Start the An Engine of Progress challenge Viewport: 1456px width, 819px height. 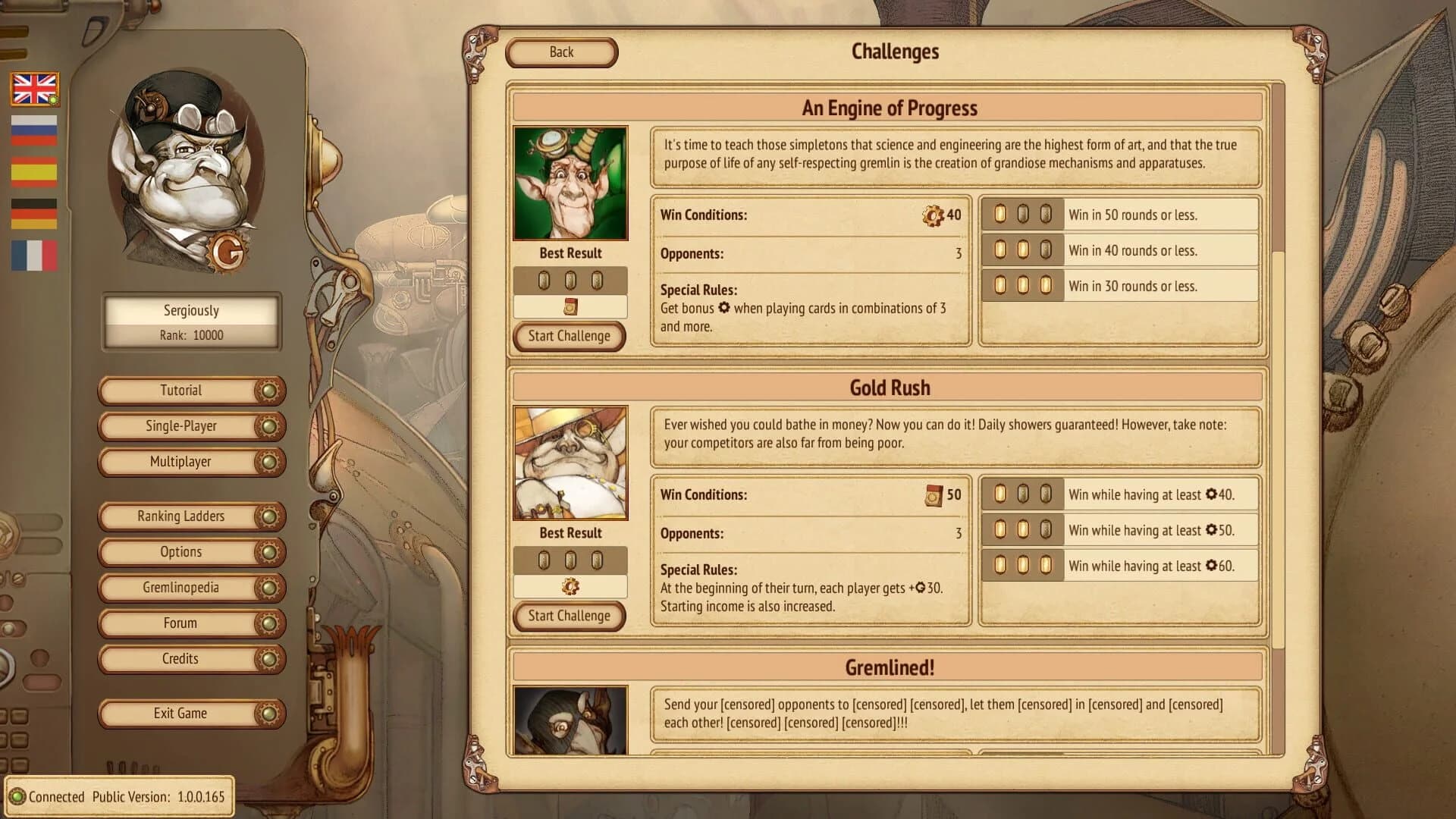569,336
